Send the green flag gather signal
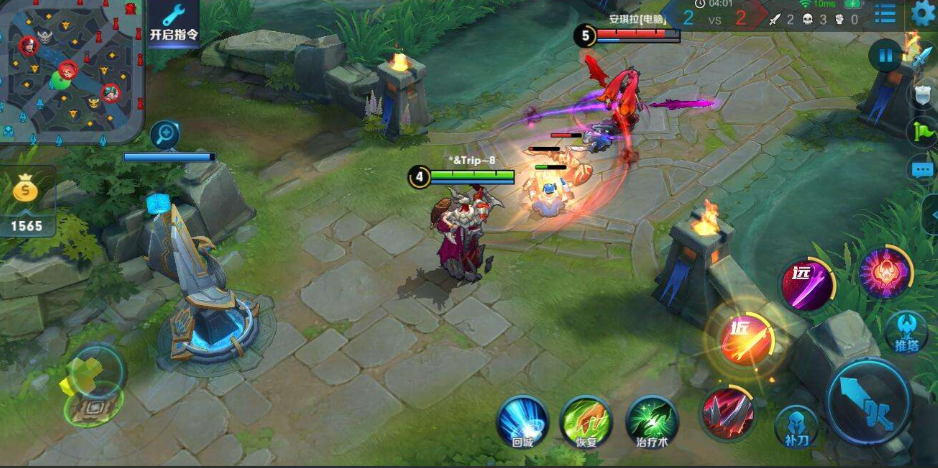938x468 pixels. [x=921, y=132]
